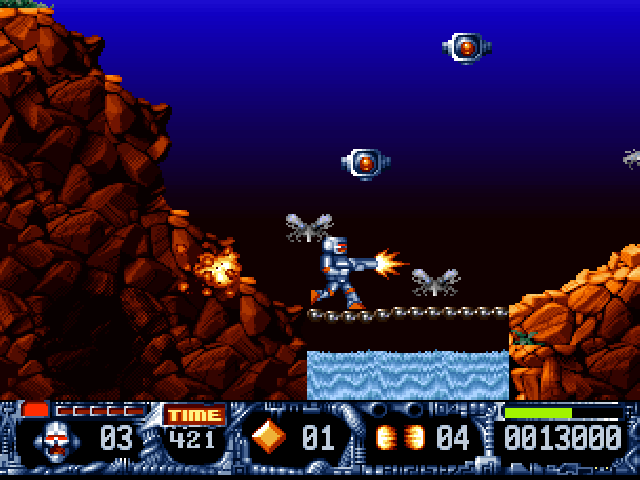Click the Turrican helmet lives icon
Screen dimensions: 640x480
(x=60, y=439)
